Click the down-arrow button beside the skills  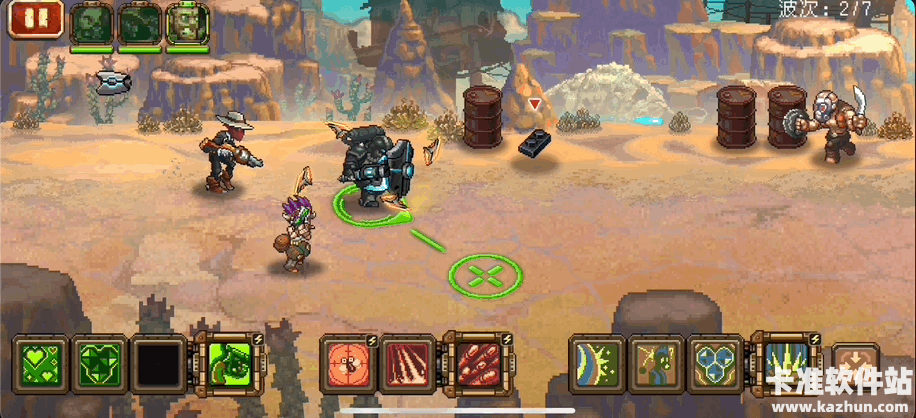coord(855,362)
